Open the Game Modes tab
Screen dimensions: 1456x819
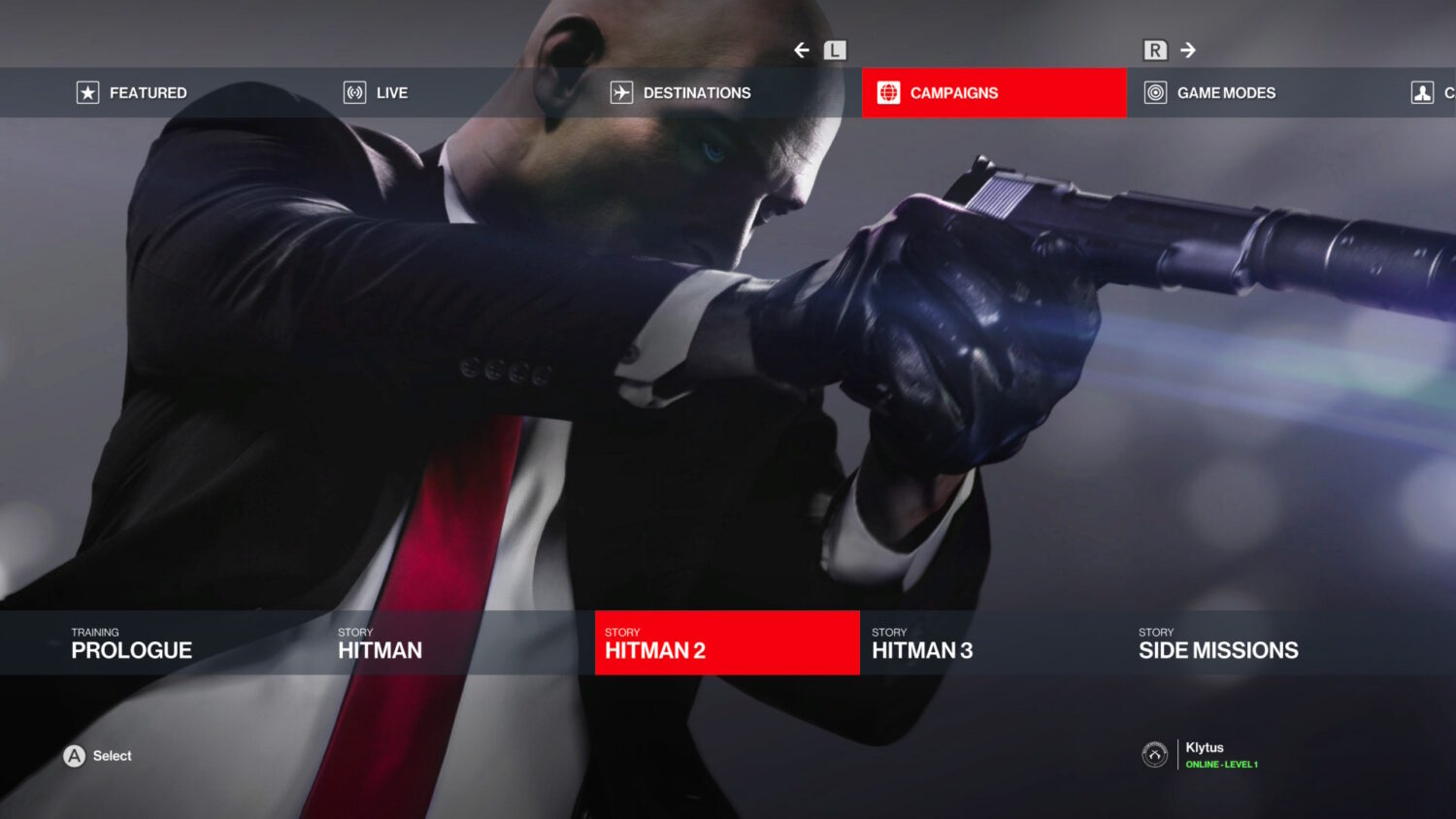1226,92
